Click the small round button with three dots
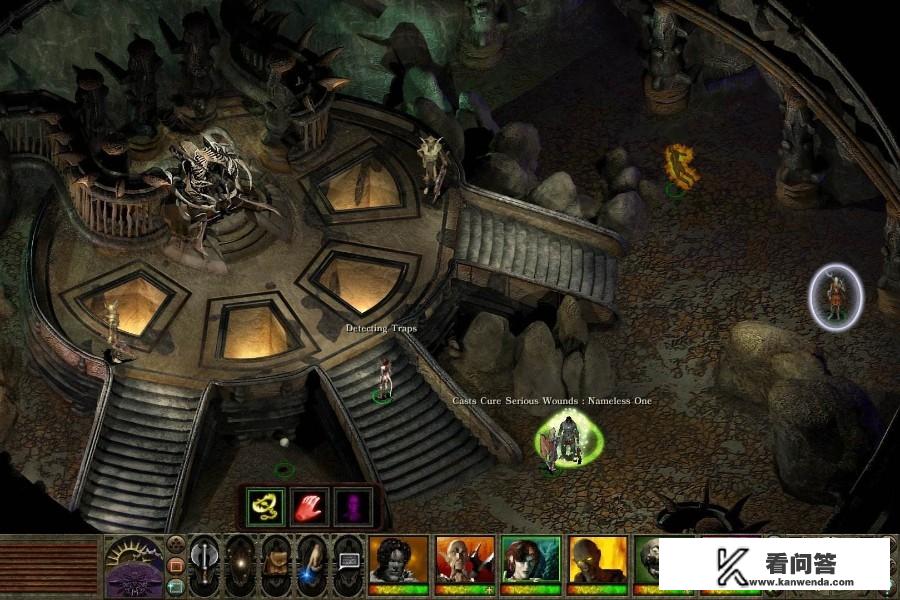This screenshot has width=900, height=600. (176, 545)
